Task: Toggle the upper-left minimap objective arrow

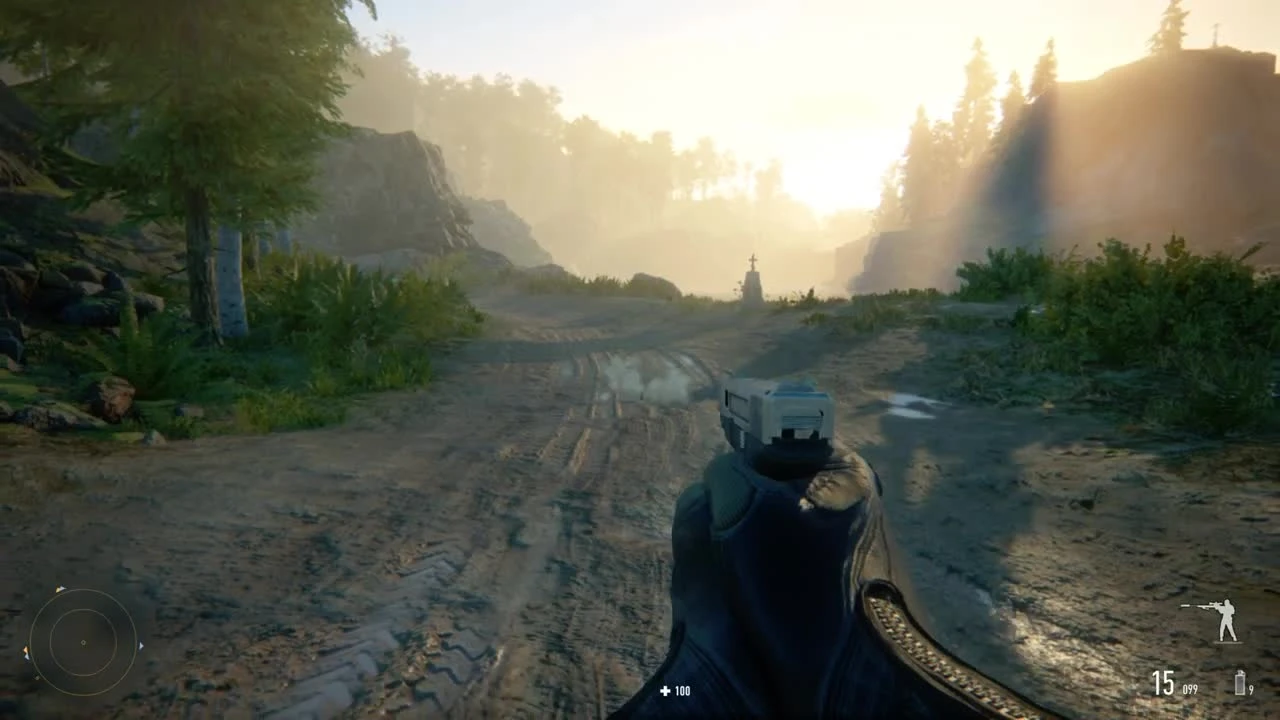Action: pos(59,589)
